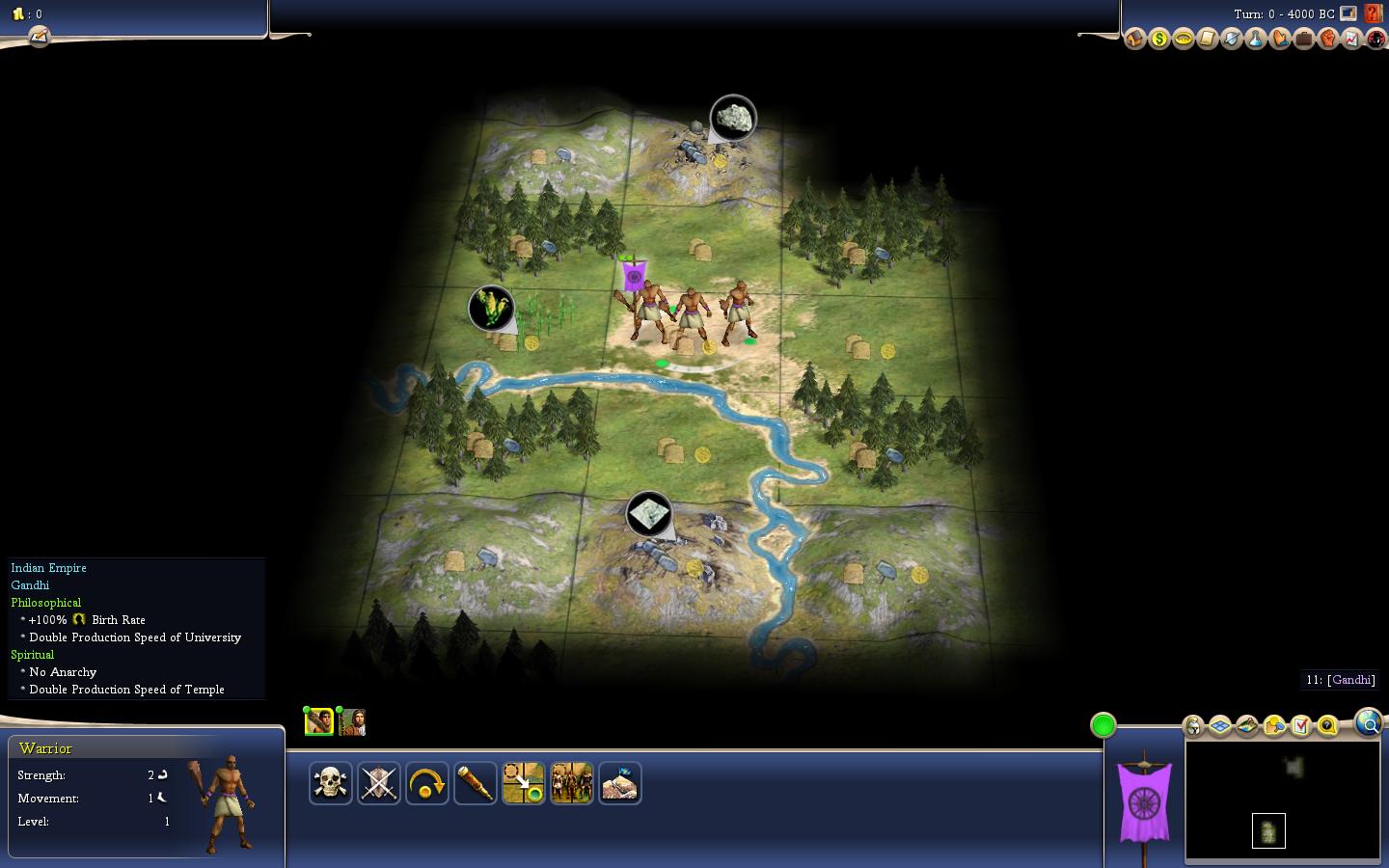
Task: Open the Domestic Advisor house icon
Action: tap(1135, 40)
